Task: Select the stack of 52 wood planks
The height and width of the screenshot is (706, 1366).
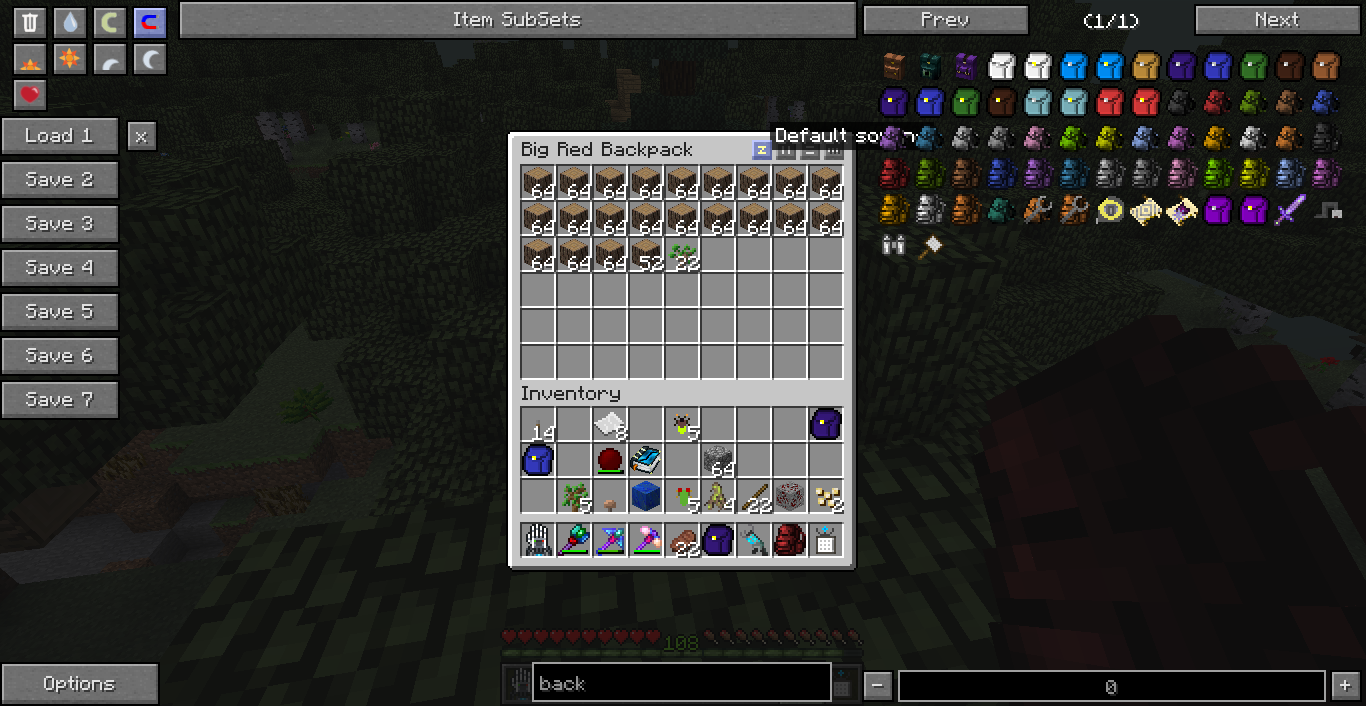Action: [x=646, y=254]
